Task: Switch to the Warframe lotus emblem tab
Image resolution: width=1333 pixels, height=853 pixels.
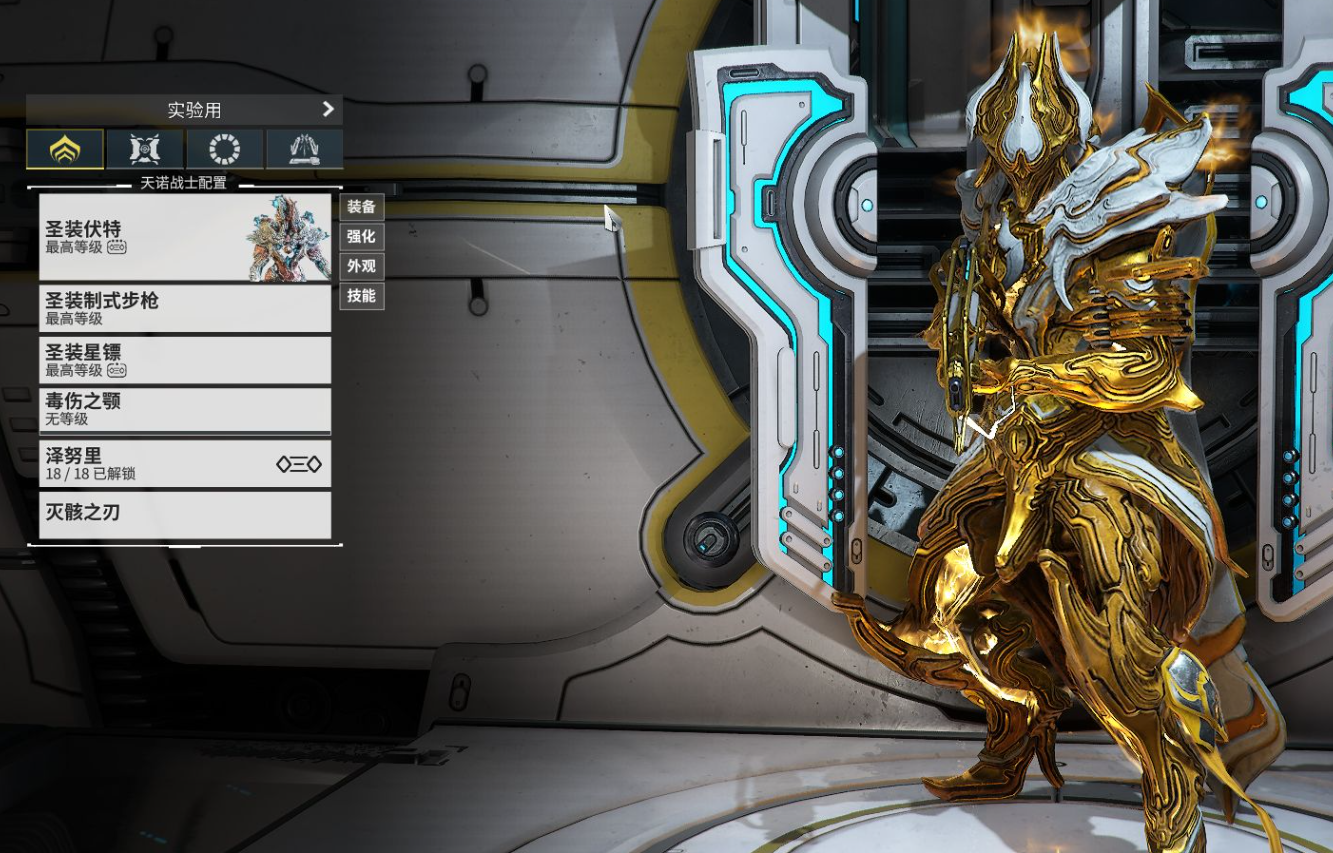Action: point(65,149)
